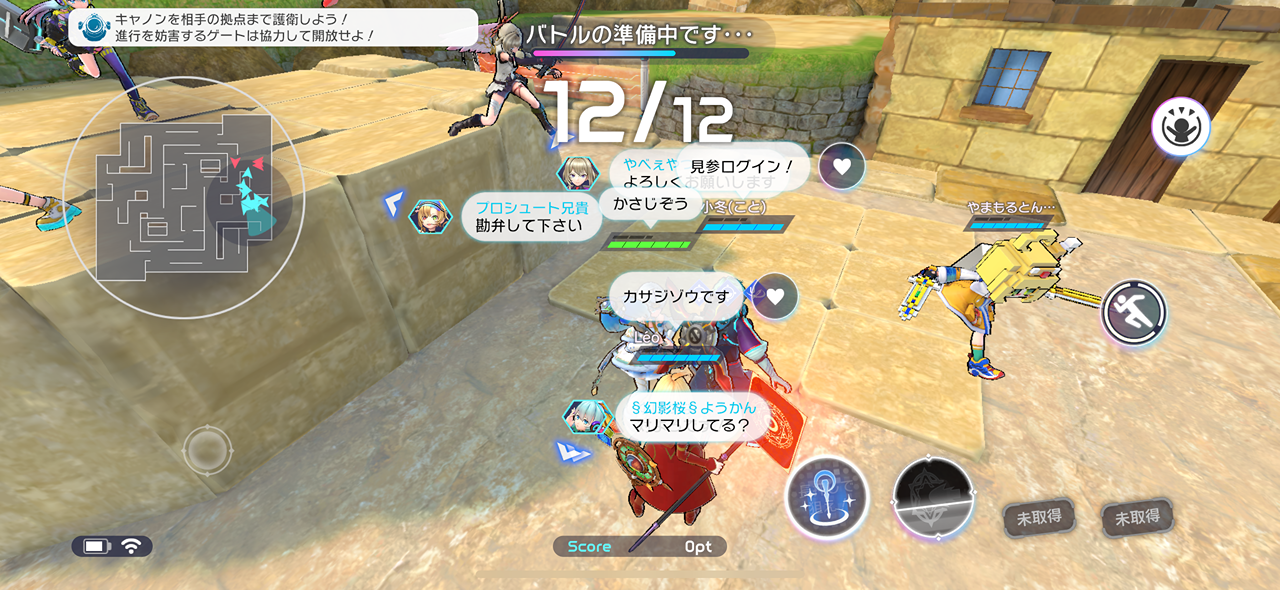The width and height of the screenshot is (1280, 590).
Task: Trigger the dark hero skill button
Action: [x=933, y=500]
